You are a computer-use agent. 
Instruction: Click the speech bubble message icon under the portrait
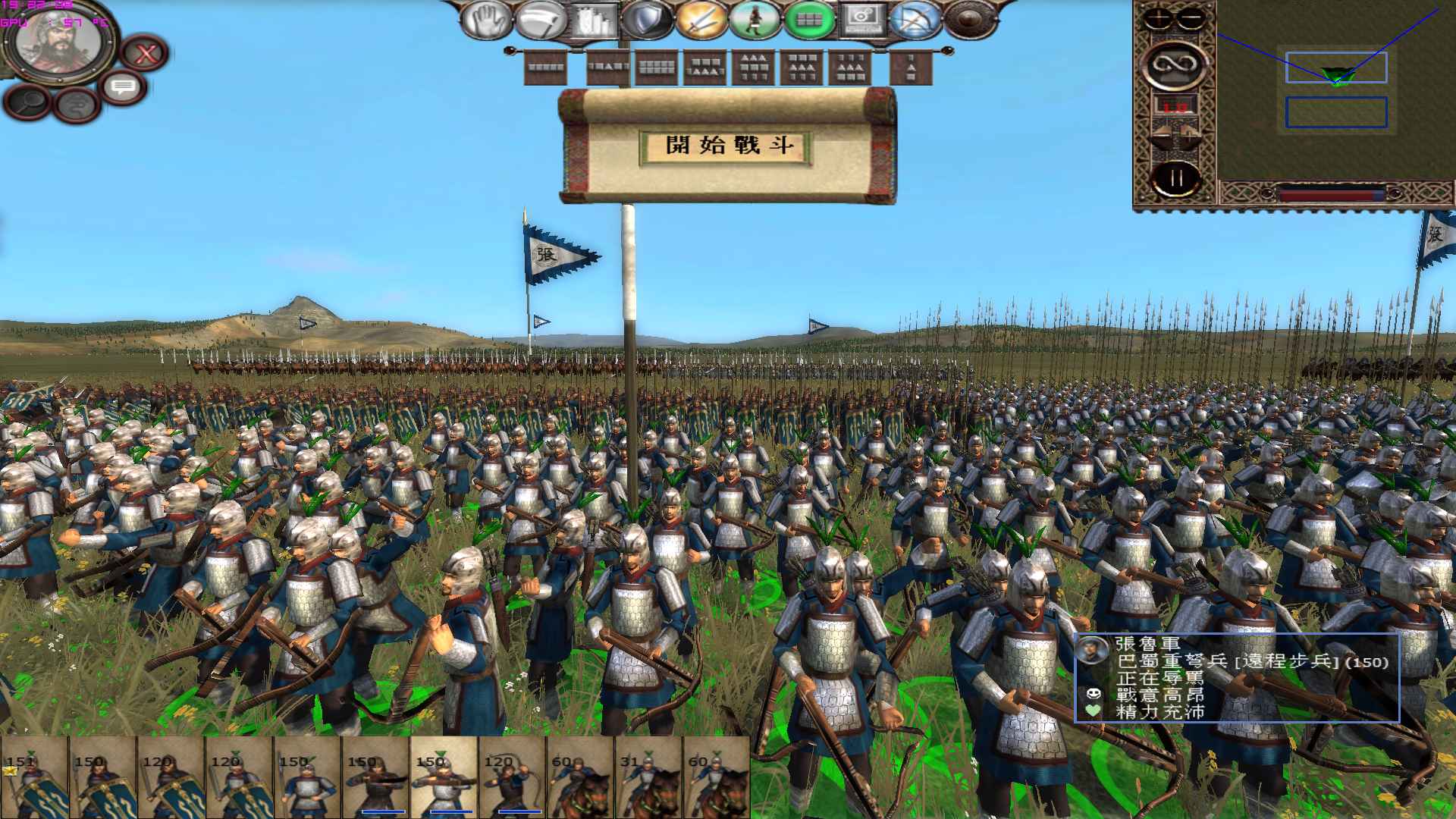pyautogui.click(x=121, y=87)
